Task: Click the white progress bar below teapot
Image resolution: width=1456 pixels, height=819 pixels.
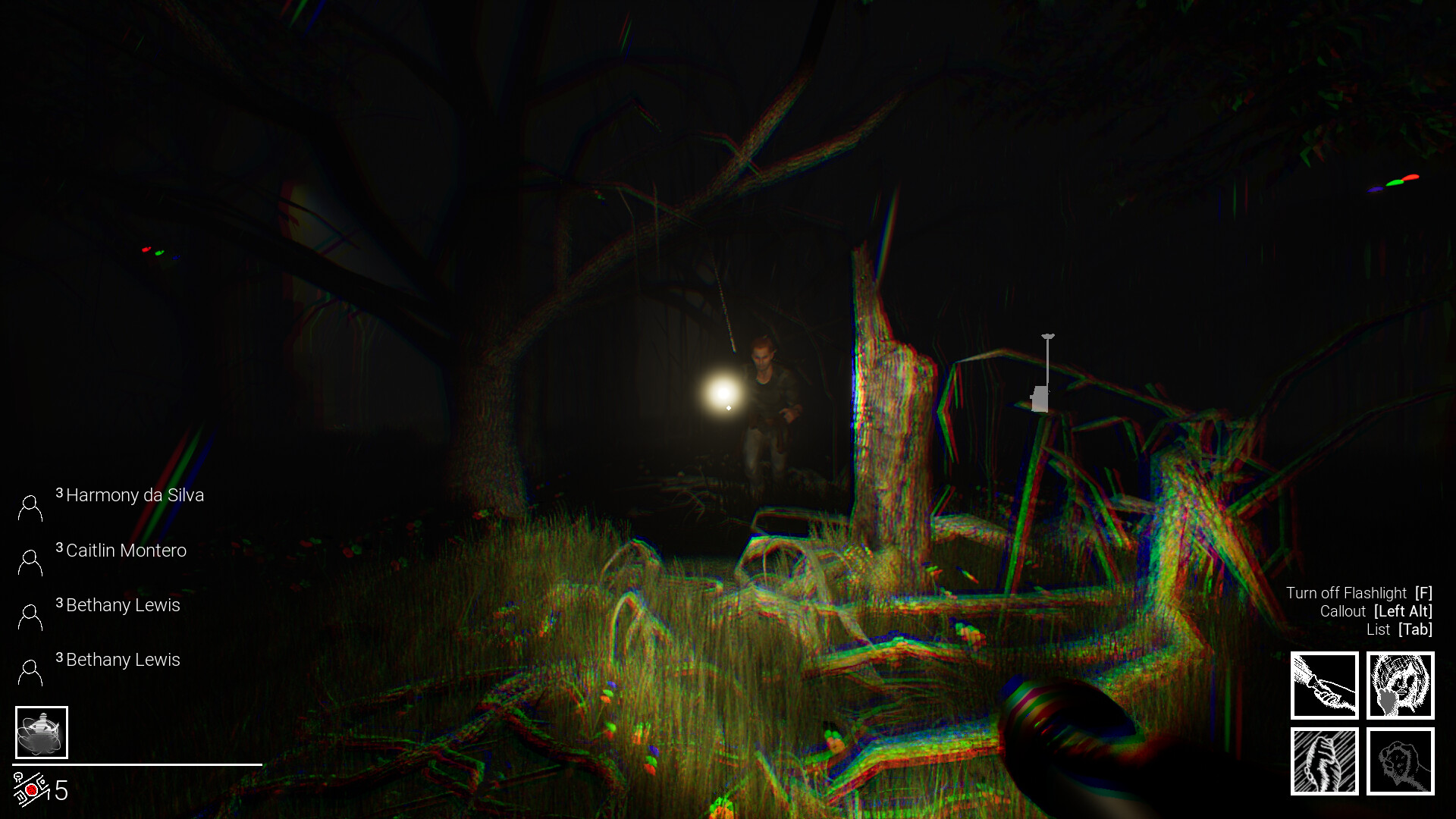Action: (x=136, y=764)
